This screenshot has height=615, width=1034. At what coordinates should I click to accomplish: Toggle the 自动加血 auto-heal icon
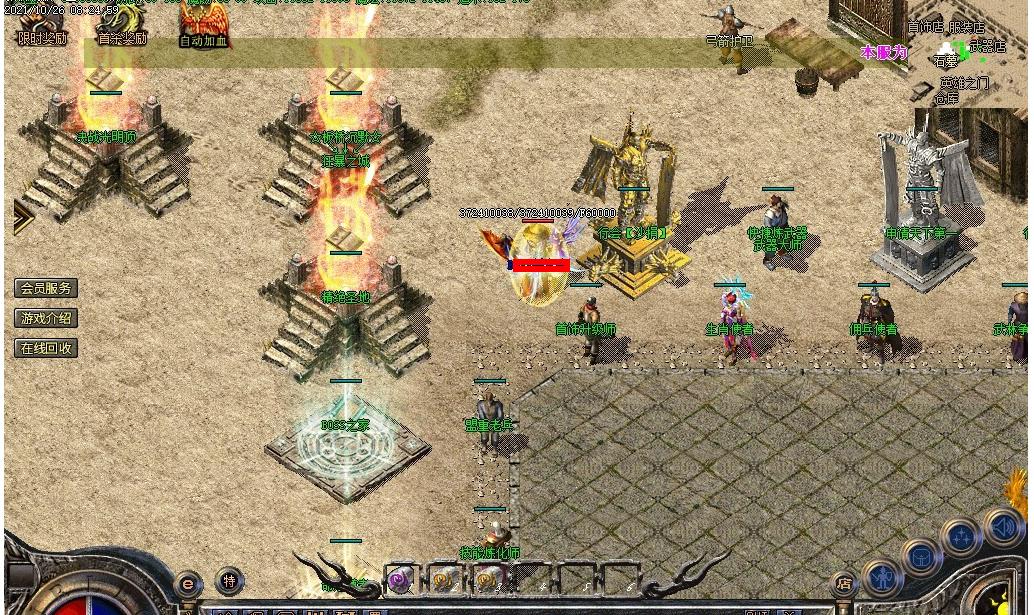[x=204, y=25]
